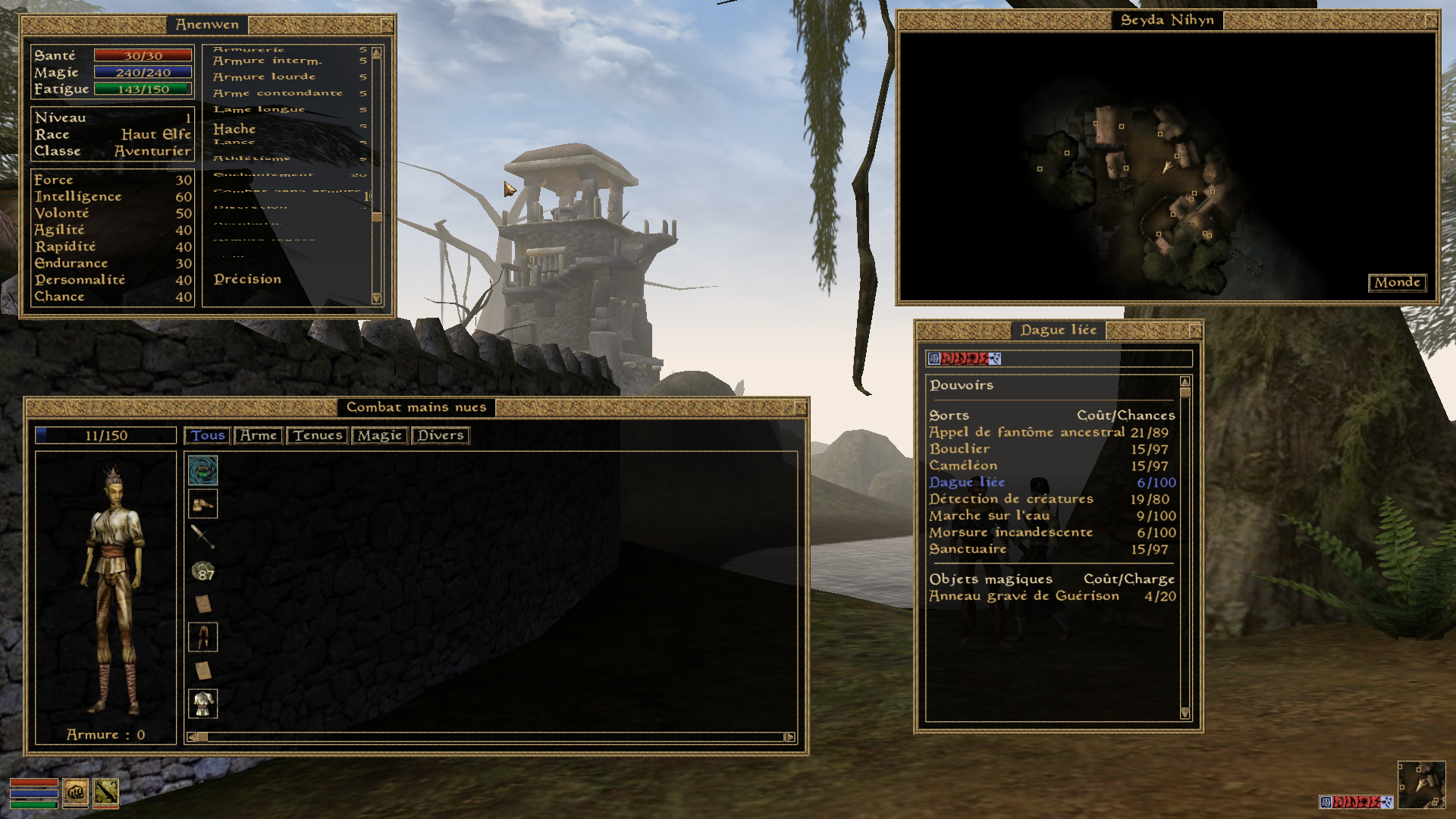Click the equipped shoes item
This screenshot has height=819, width=1456.
[202, 504]
